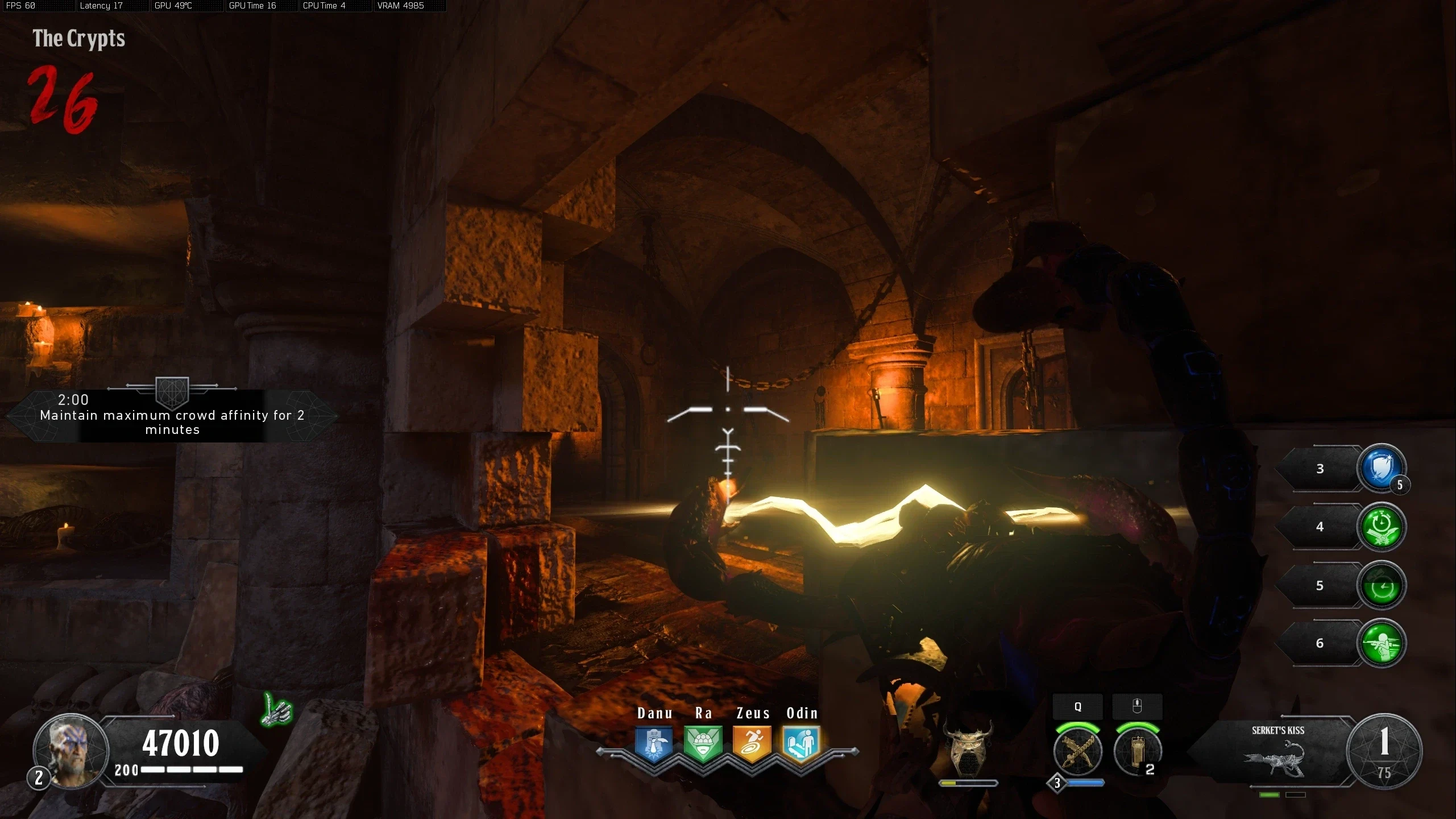
Task: Activate the green rifleman elixir in slot 6
Action: pos(1381,644)
